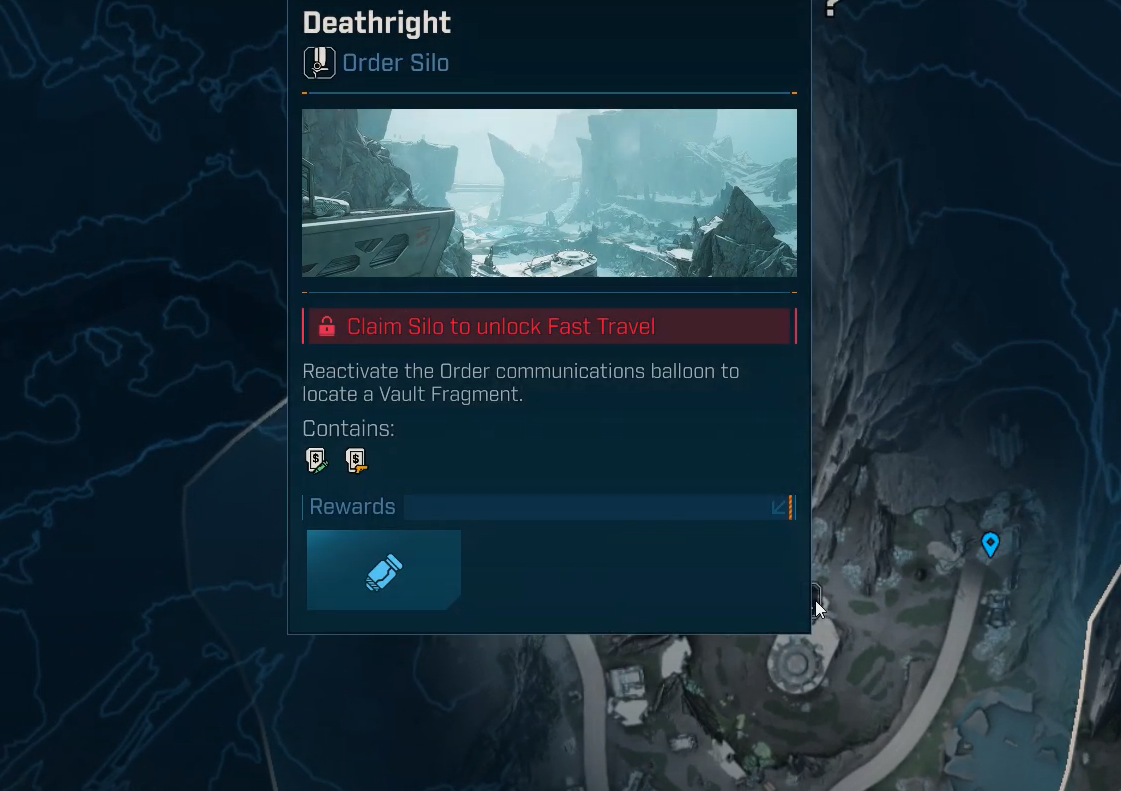Click the syringe vending machine icon
The width and height of the screenshot is (1121, 791).
pyautogui.click(x=317, y=460)
